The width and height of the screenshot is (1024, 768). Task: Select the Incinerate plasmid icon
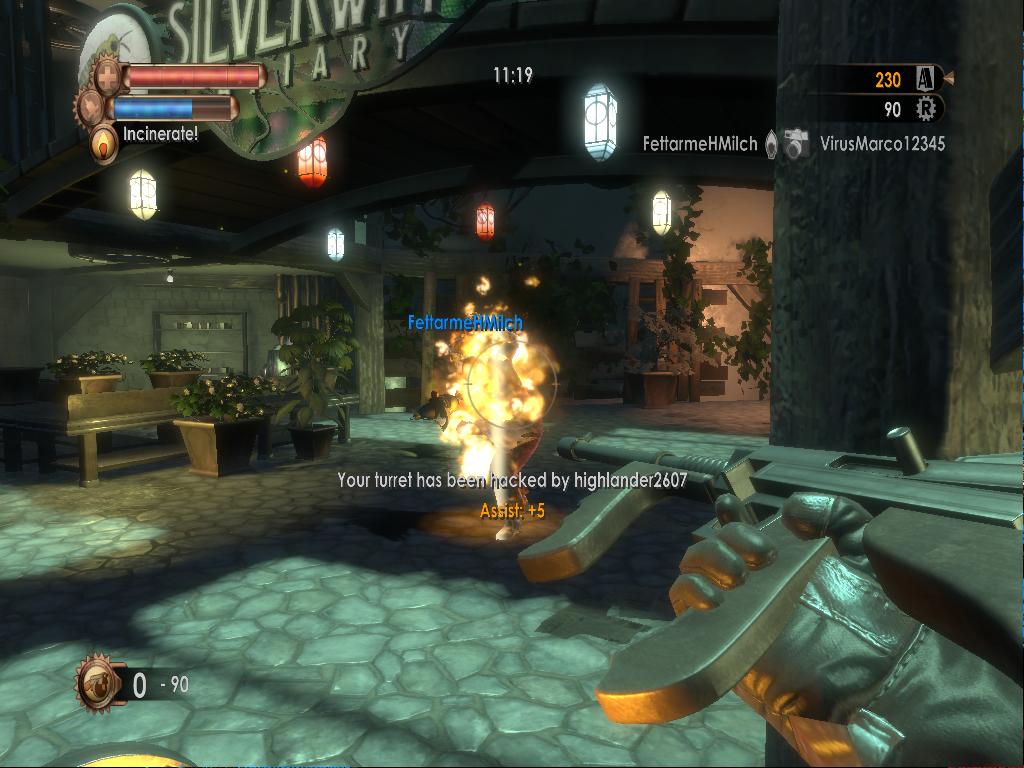[103, 143]
